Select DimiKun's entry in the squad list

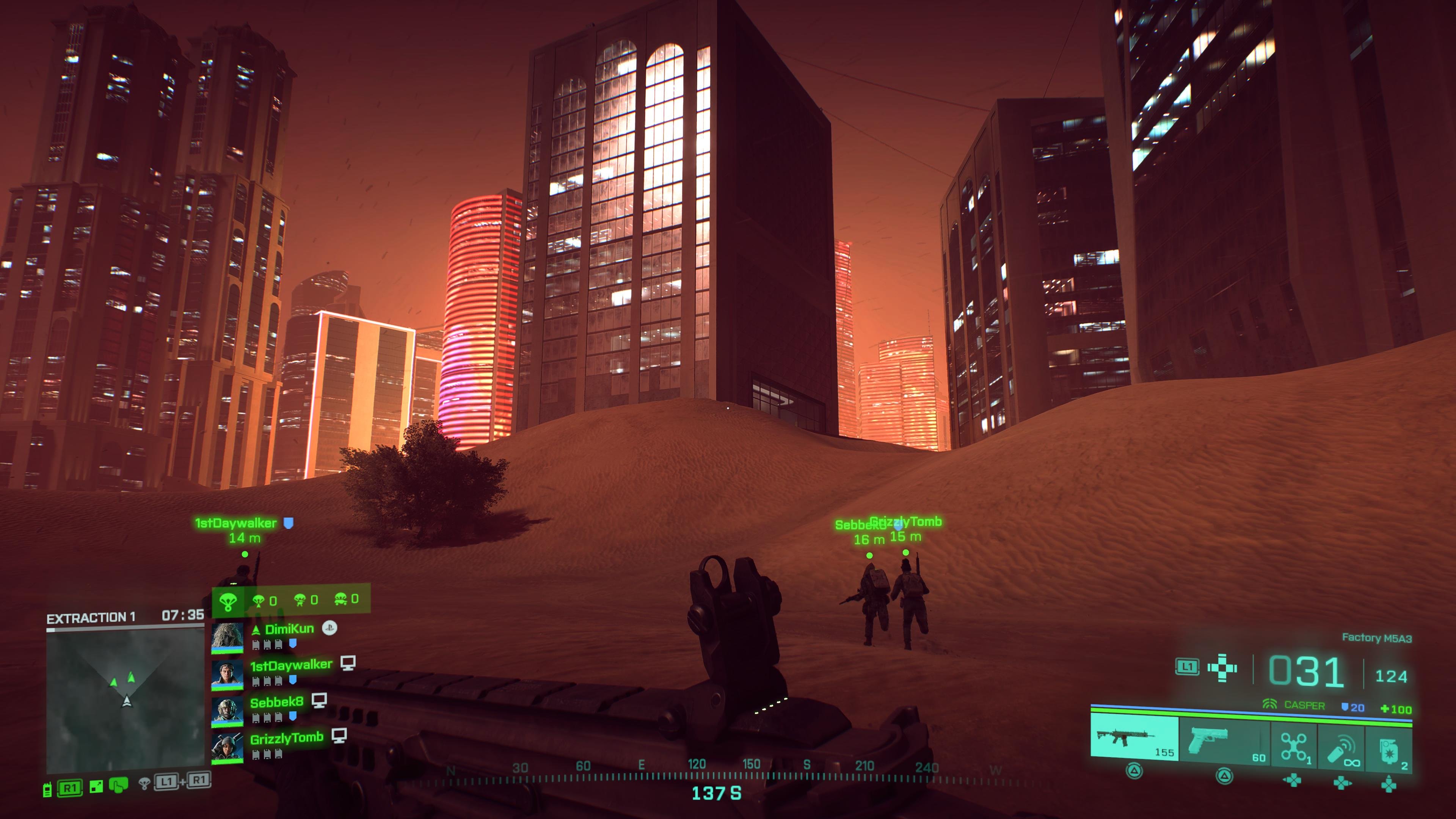click(289, 629)
